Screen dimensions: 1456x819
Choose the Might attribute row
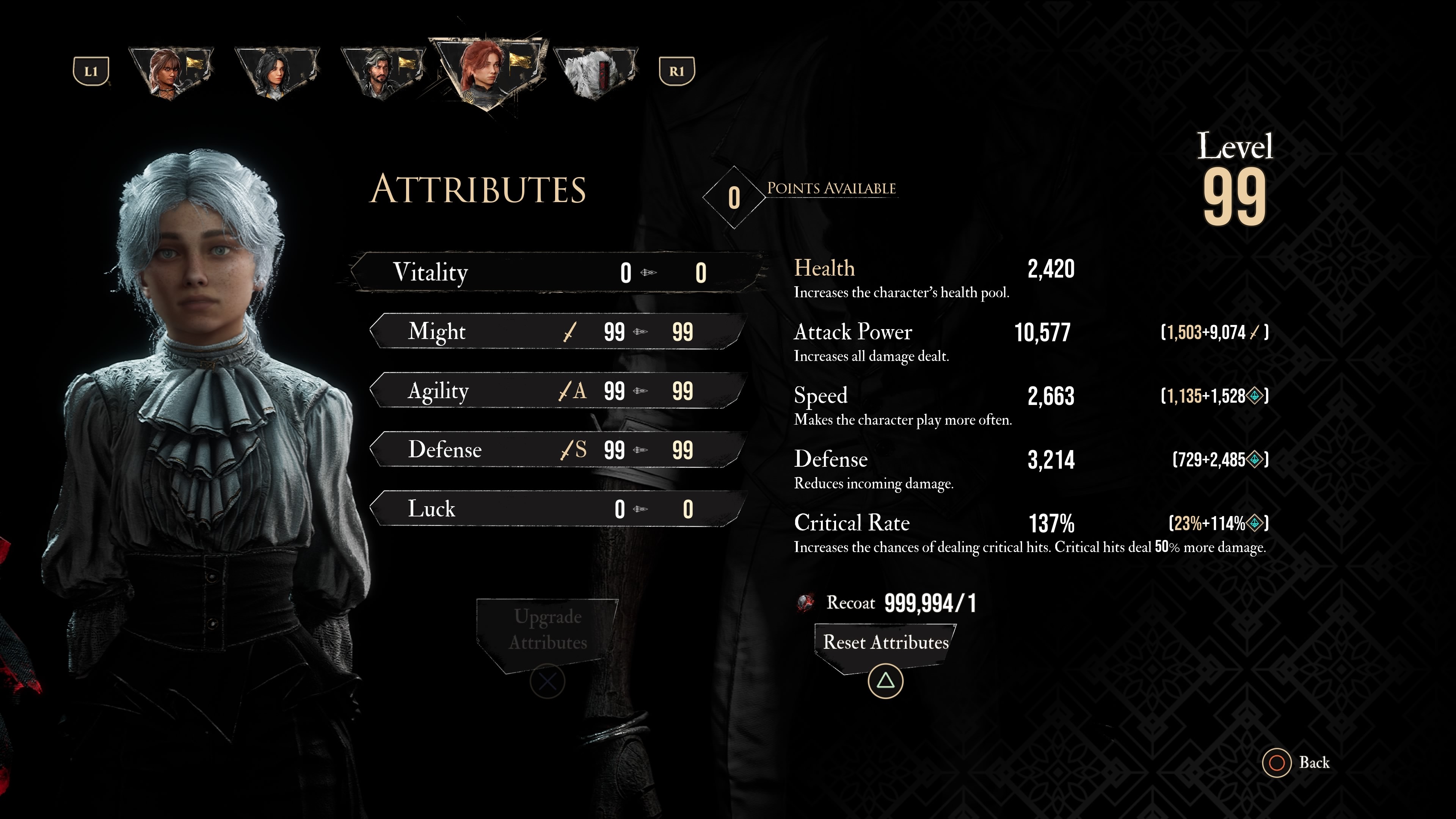pos(557,332)
